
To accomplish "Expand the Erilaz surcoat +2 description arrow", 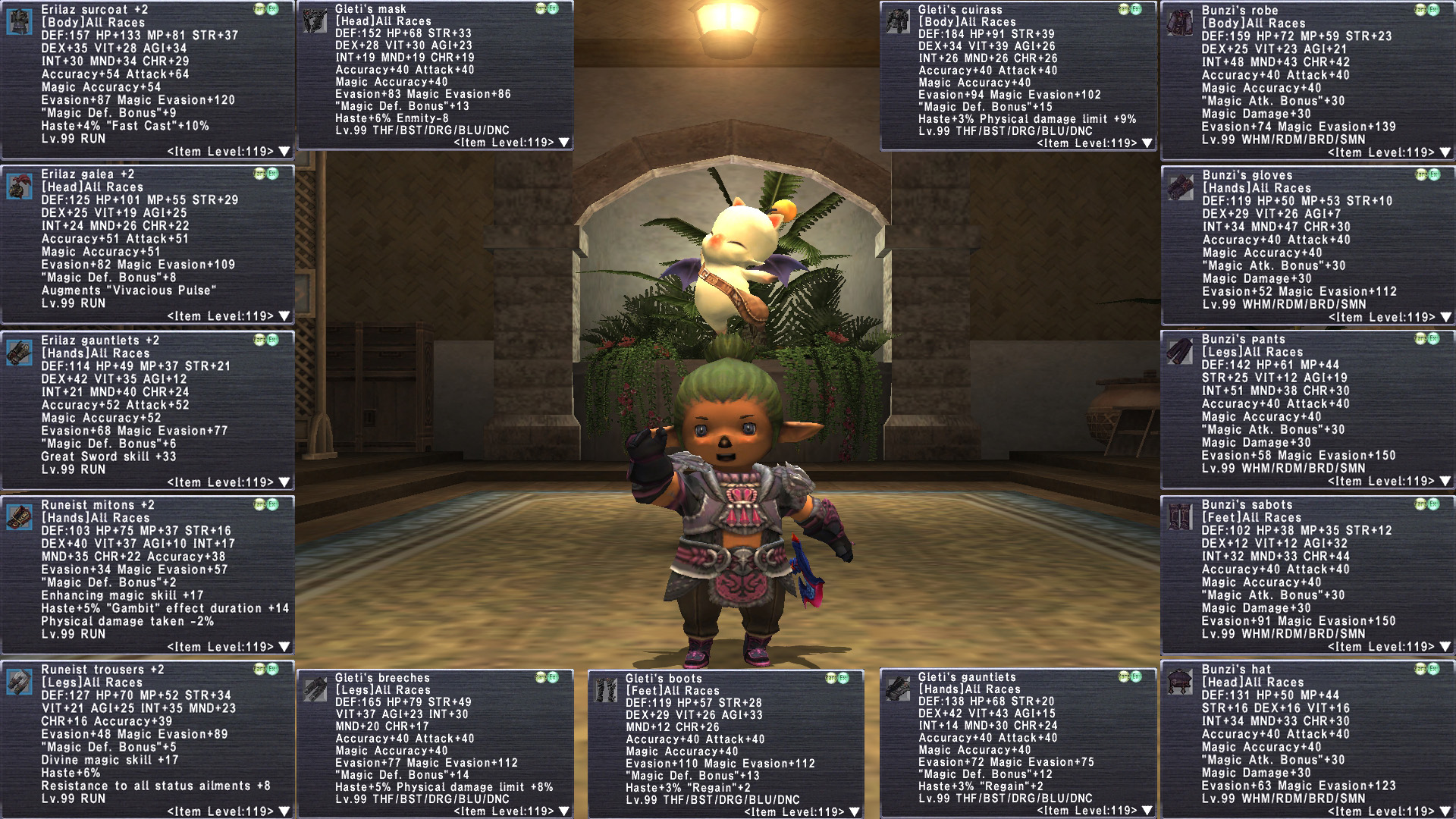I will [284, 152].
